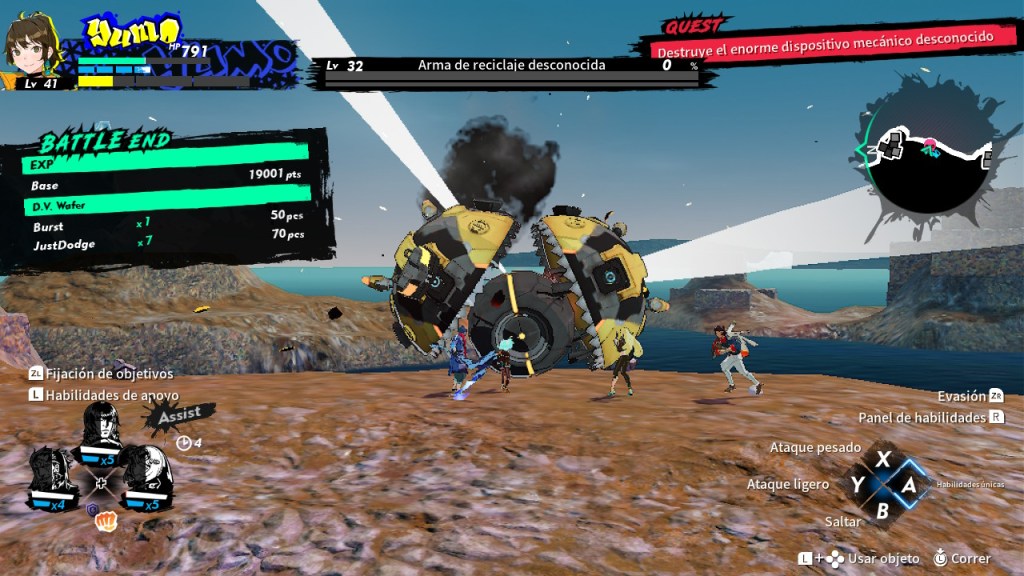Choose the top assist character portrait

point(102,433)
